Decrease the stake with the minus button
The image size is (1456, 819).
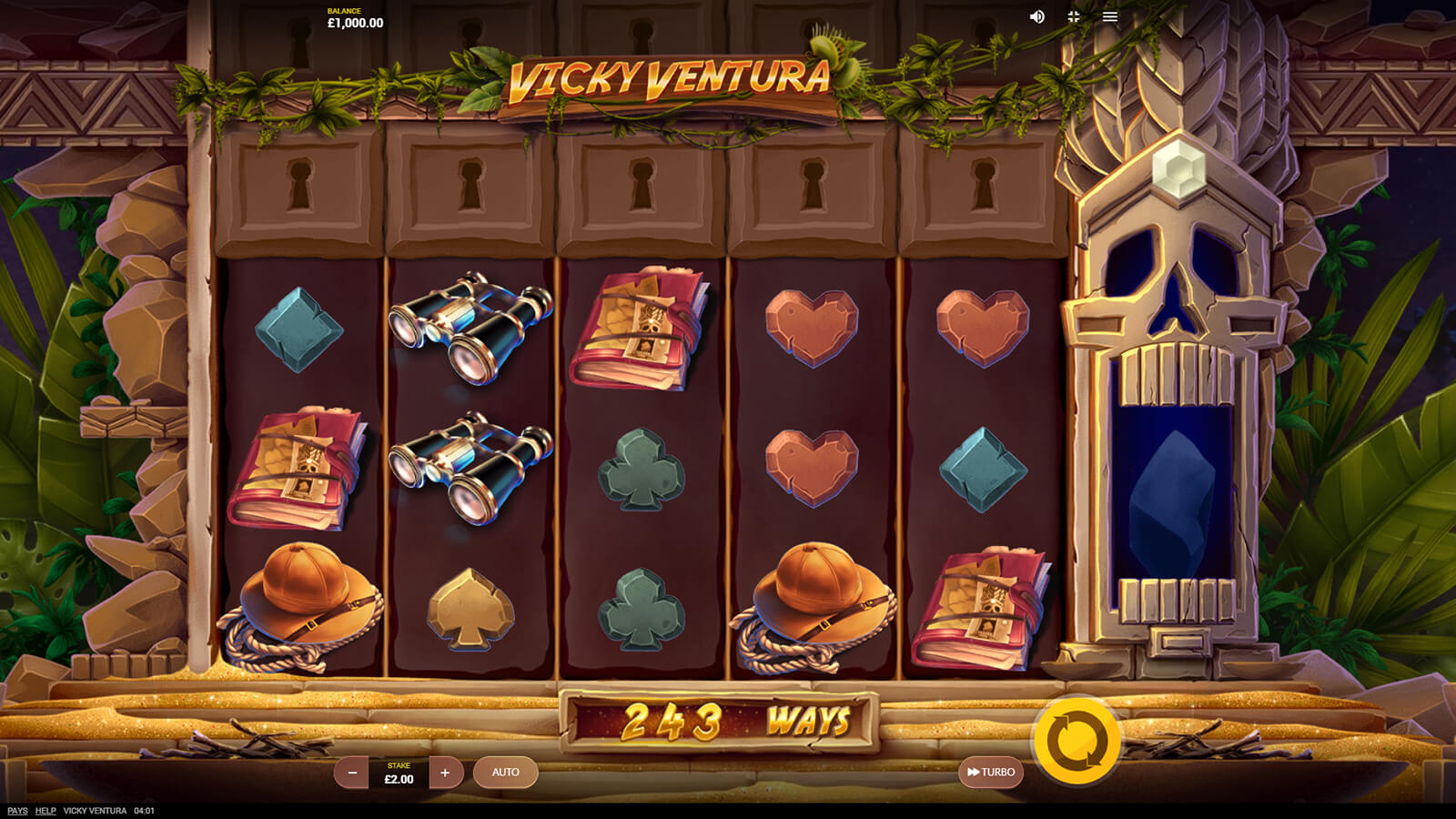coord(351,773)
